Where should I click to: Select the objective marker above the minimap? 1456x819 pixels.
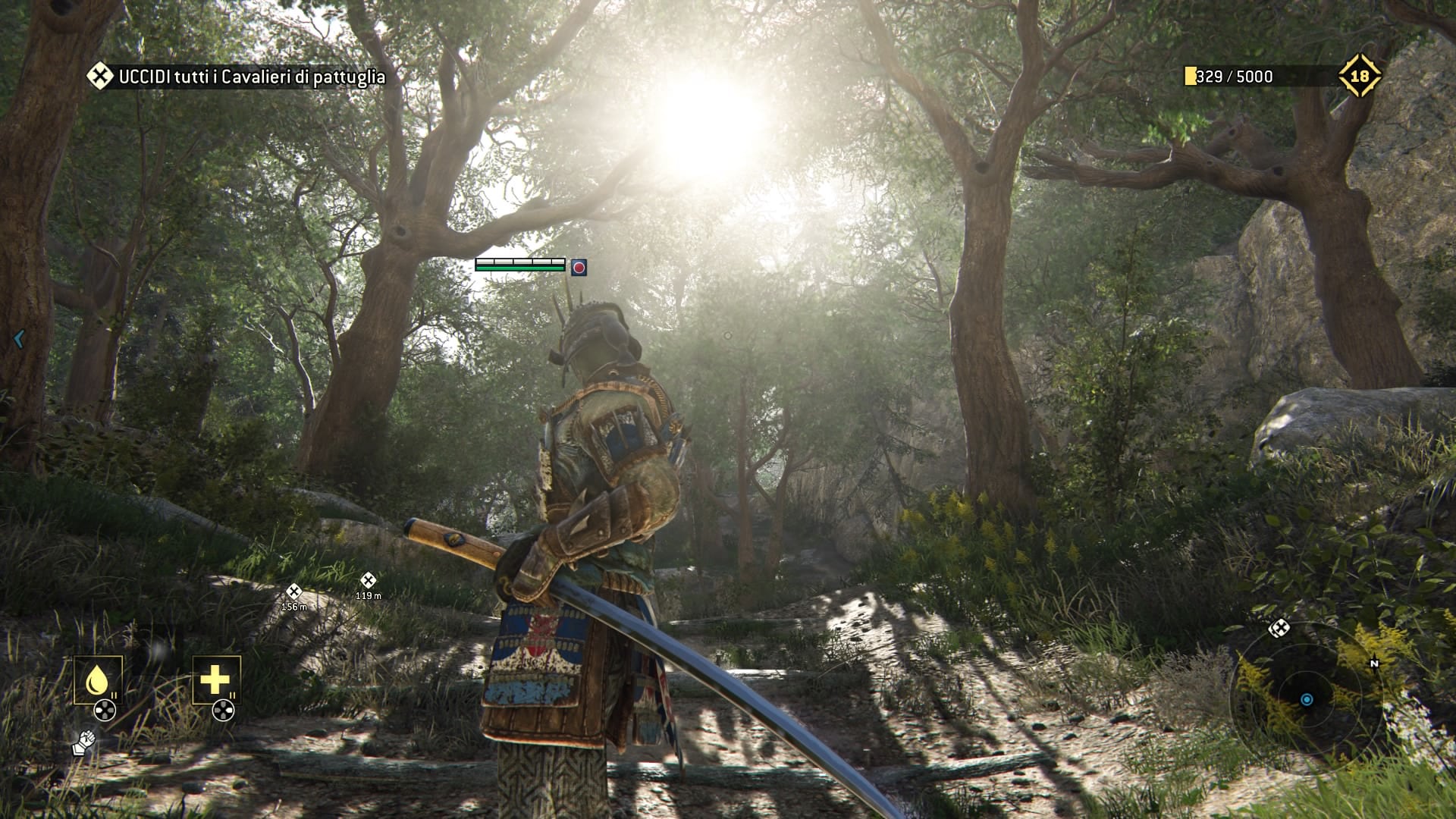1279,628
